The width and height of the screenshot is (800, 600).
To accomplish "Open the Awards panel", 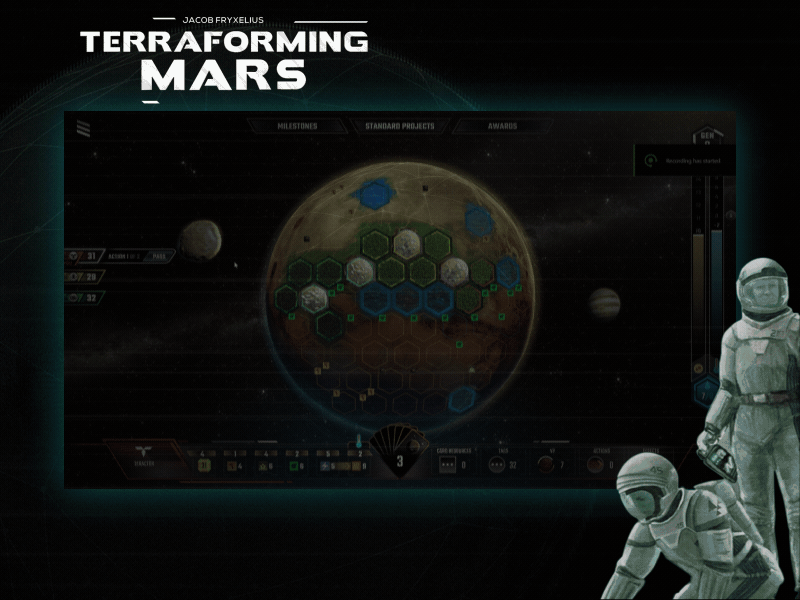I will pyautogui.click(x=502, y=127).
